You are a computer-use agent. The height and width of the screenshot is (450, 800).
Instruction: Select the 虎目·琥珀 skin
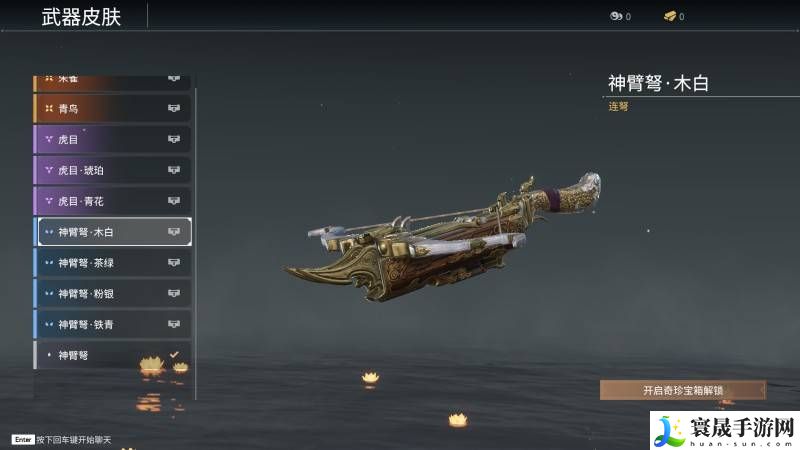[112, 170]
